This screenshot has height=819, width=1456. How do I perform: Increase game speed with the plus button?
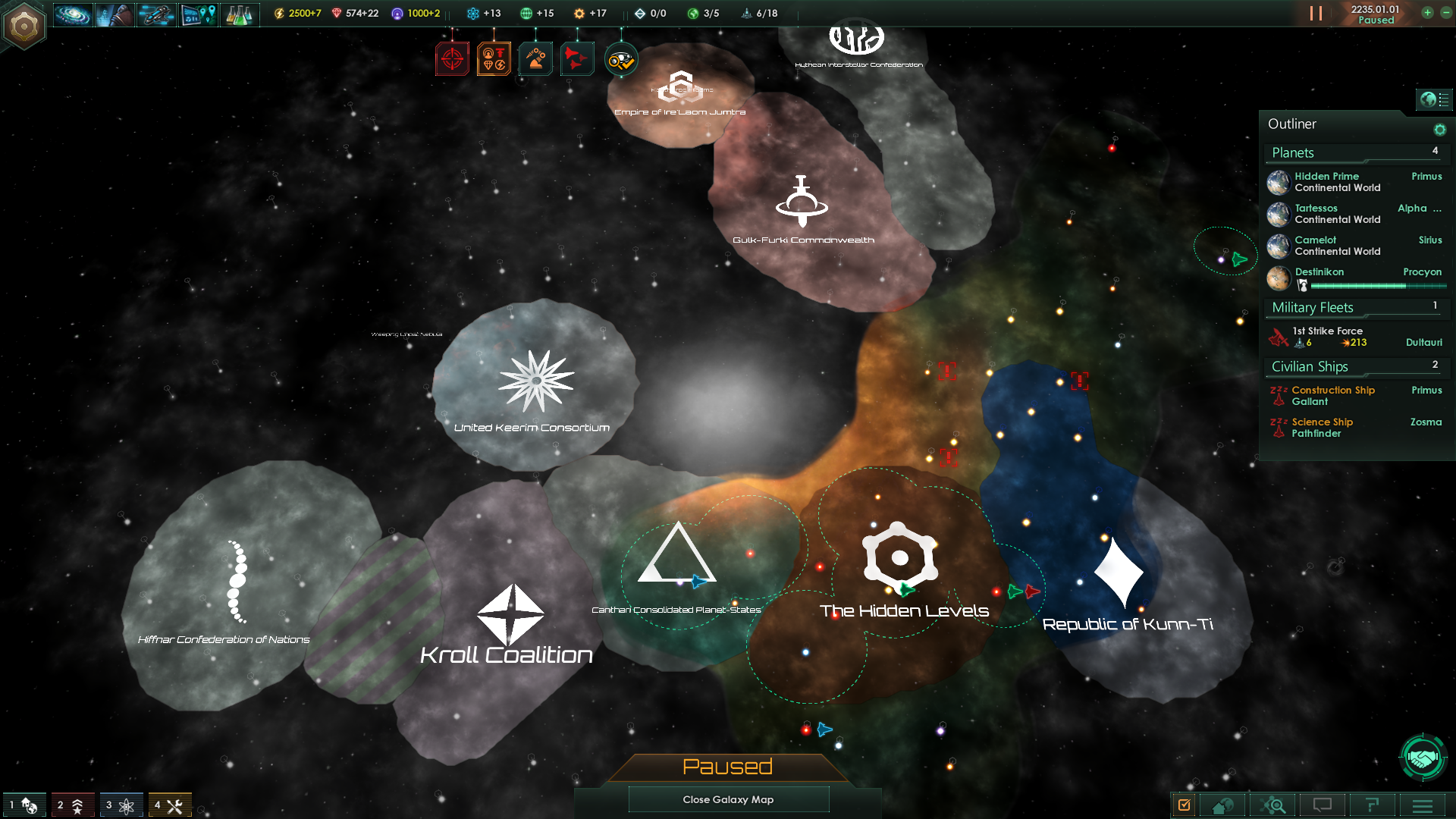(1427, 13)
